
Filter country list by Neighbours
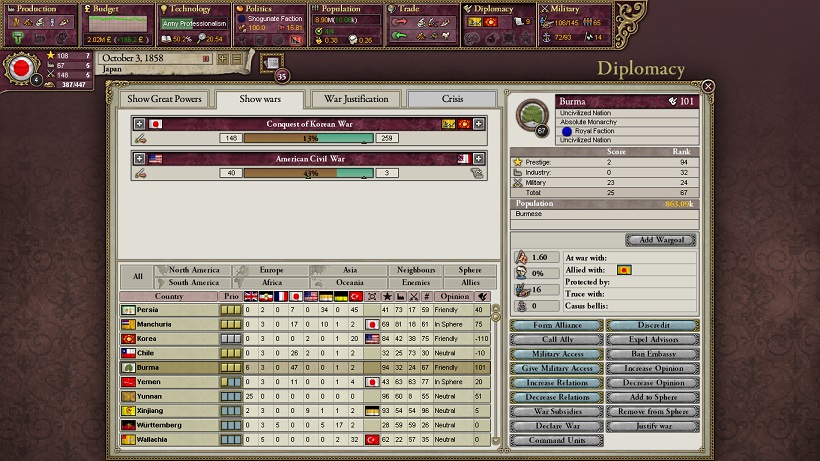[x=415, y=270]
